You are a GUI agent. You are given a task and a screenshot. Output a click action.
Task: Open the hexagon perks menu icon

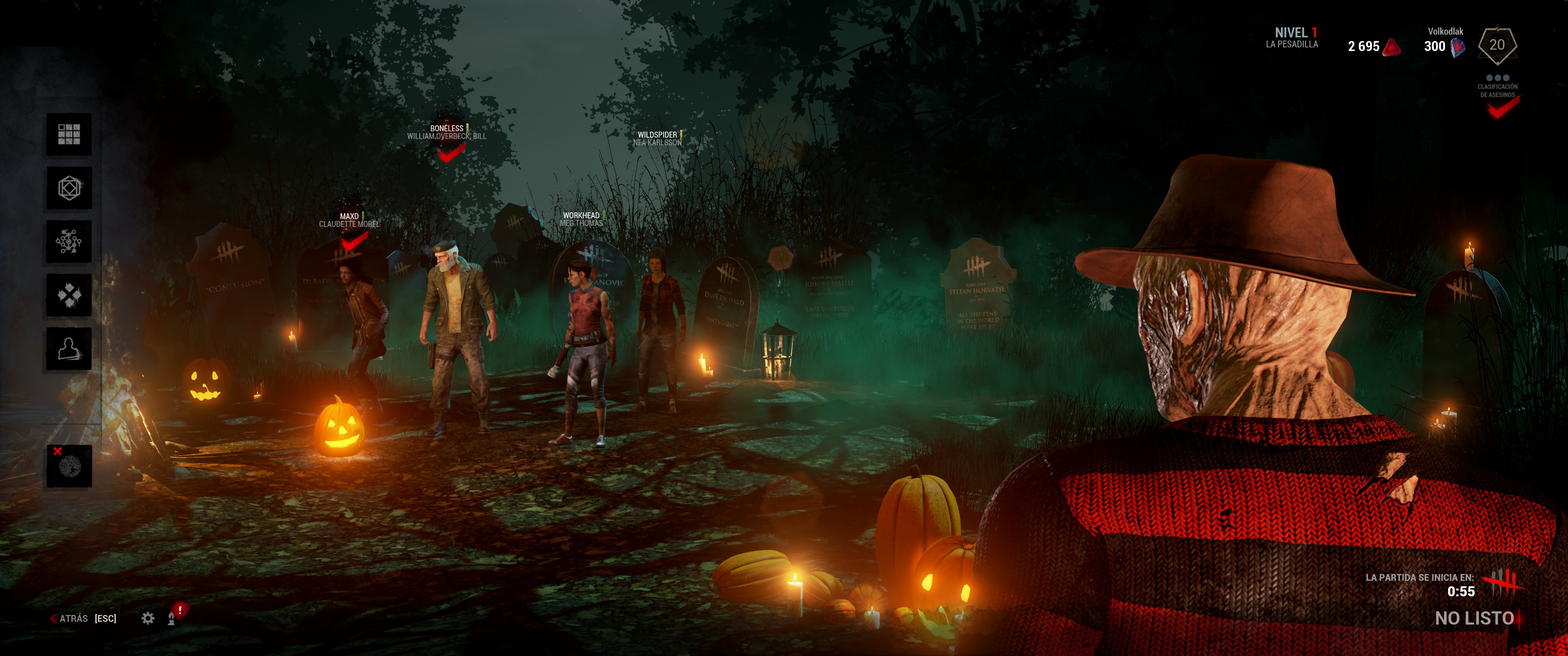coord(69,188)
